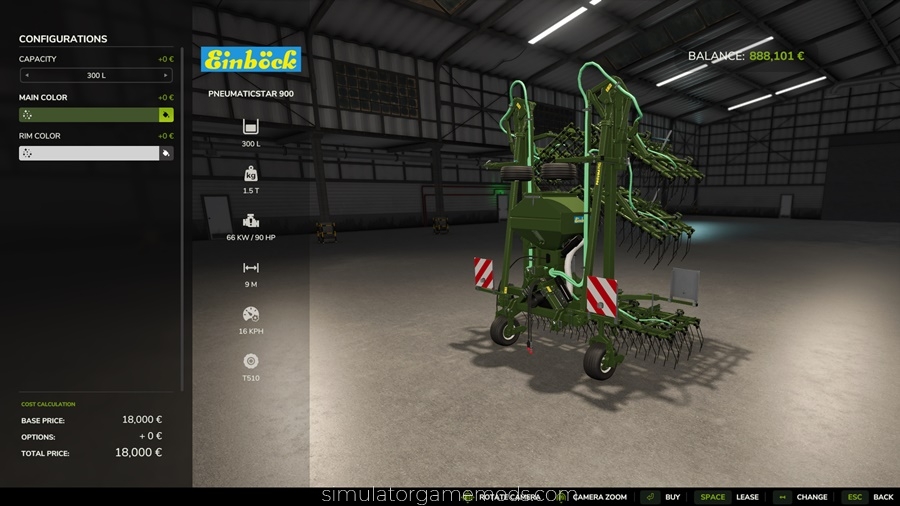Screen dimensions: 900x506
Task: Decrease capacity with the left arrow
Action: 26,75
